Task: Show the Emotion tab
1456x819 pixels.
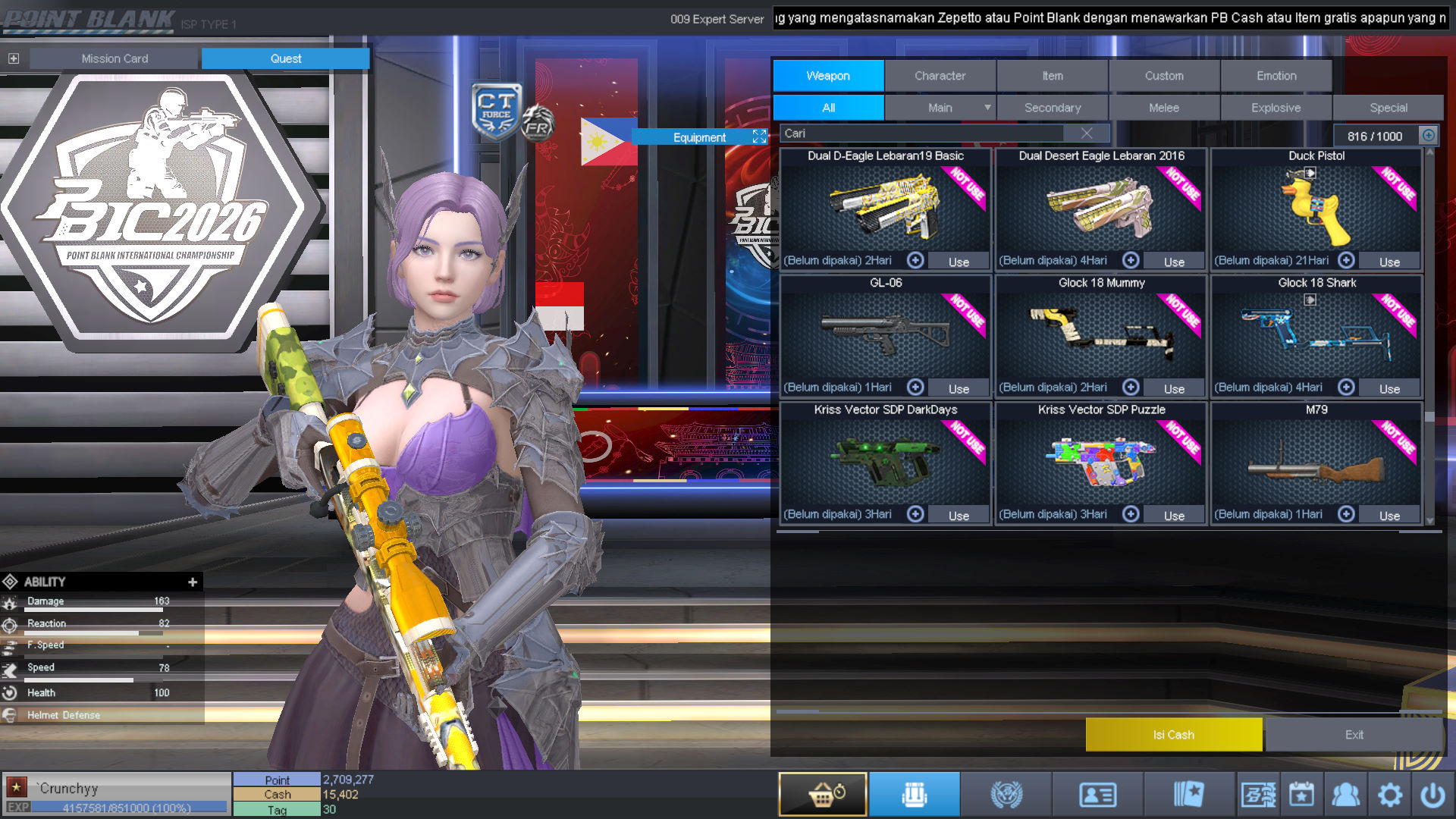Action: (1276, 76)
